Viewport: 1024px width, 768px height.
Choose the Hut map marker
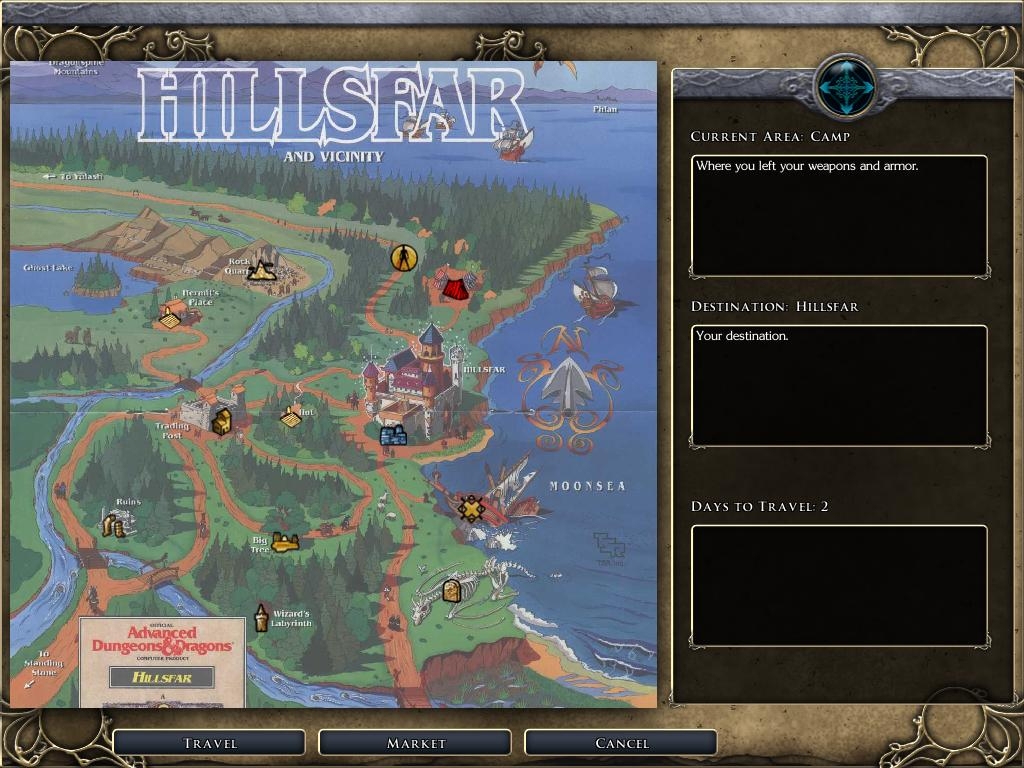[x=291, y=417]
